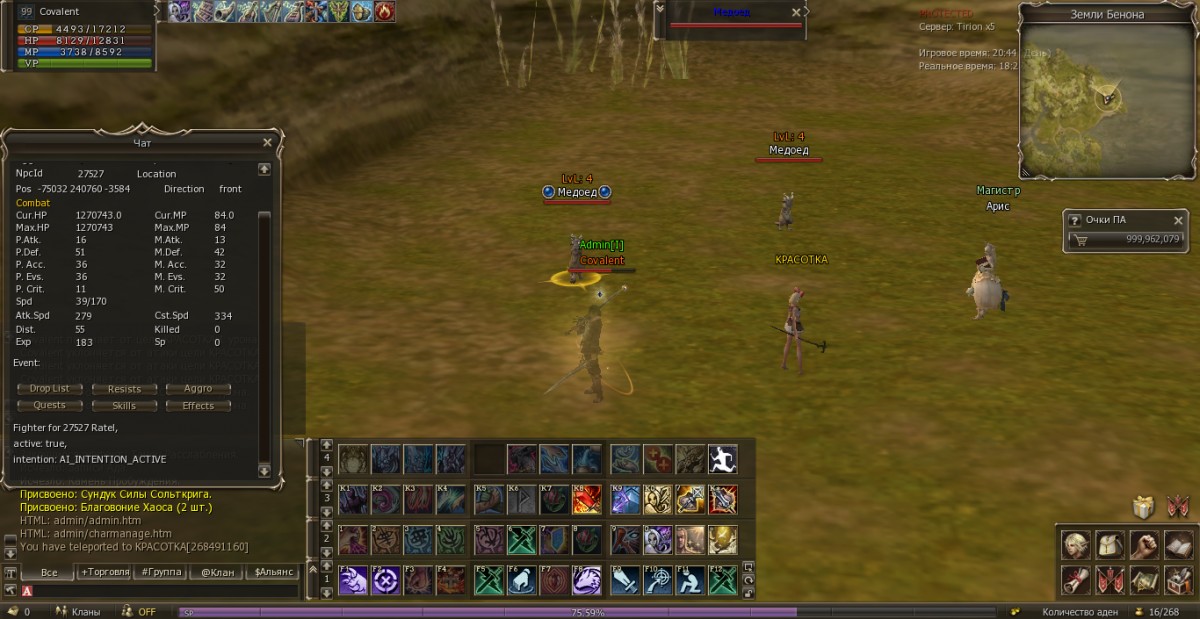Open the Drop List for this NPC
The image size is (1200, 619).
50,389
